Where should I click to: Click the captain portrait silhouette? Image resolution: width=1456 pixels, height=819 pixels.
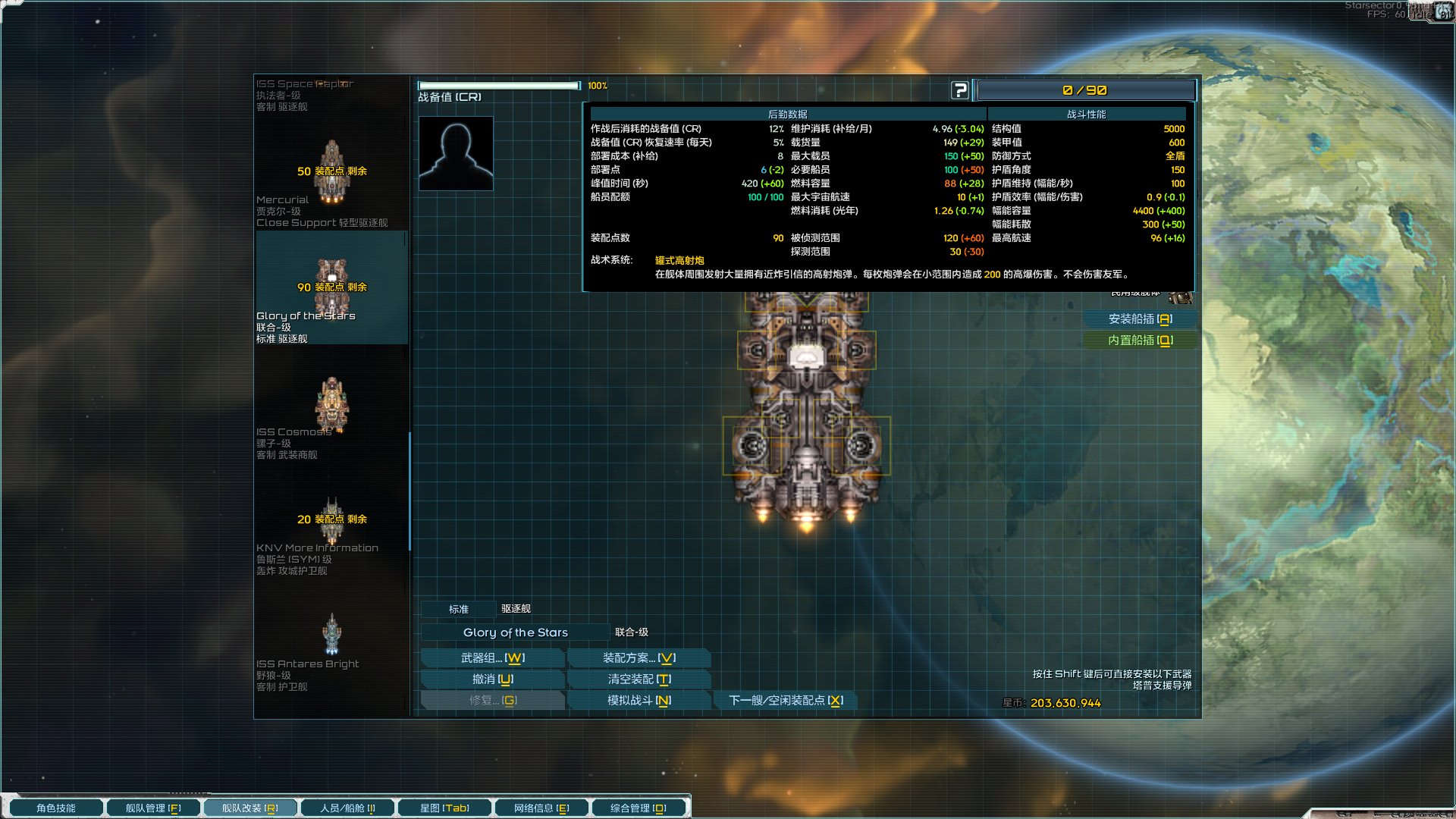click(456, 153)
